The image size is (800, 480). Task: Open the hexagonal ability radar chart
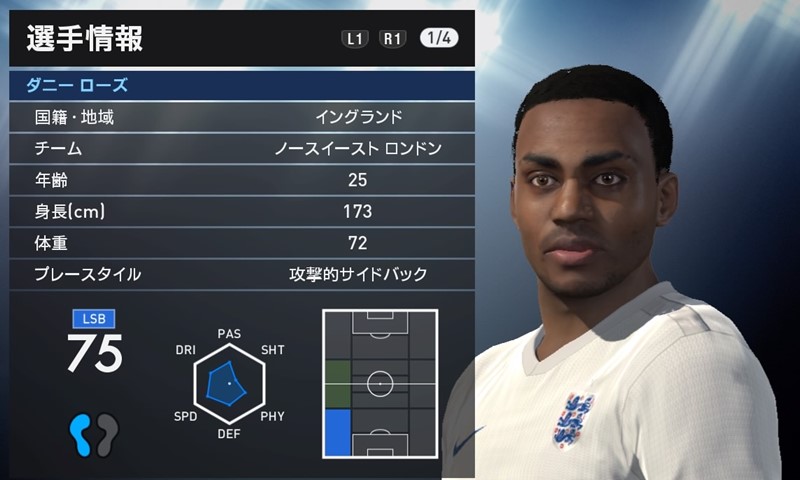pos(228,383)
